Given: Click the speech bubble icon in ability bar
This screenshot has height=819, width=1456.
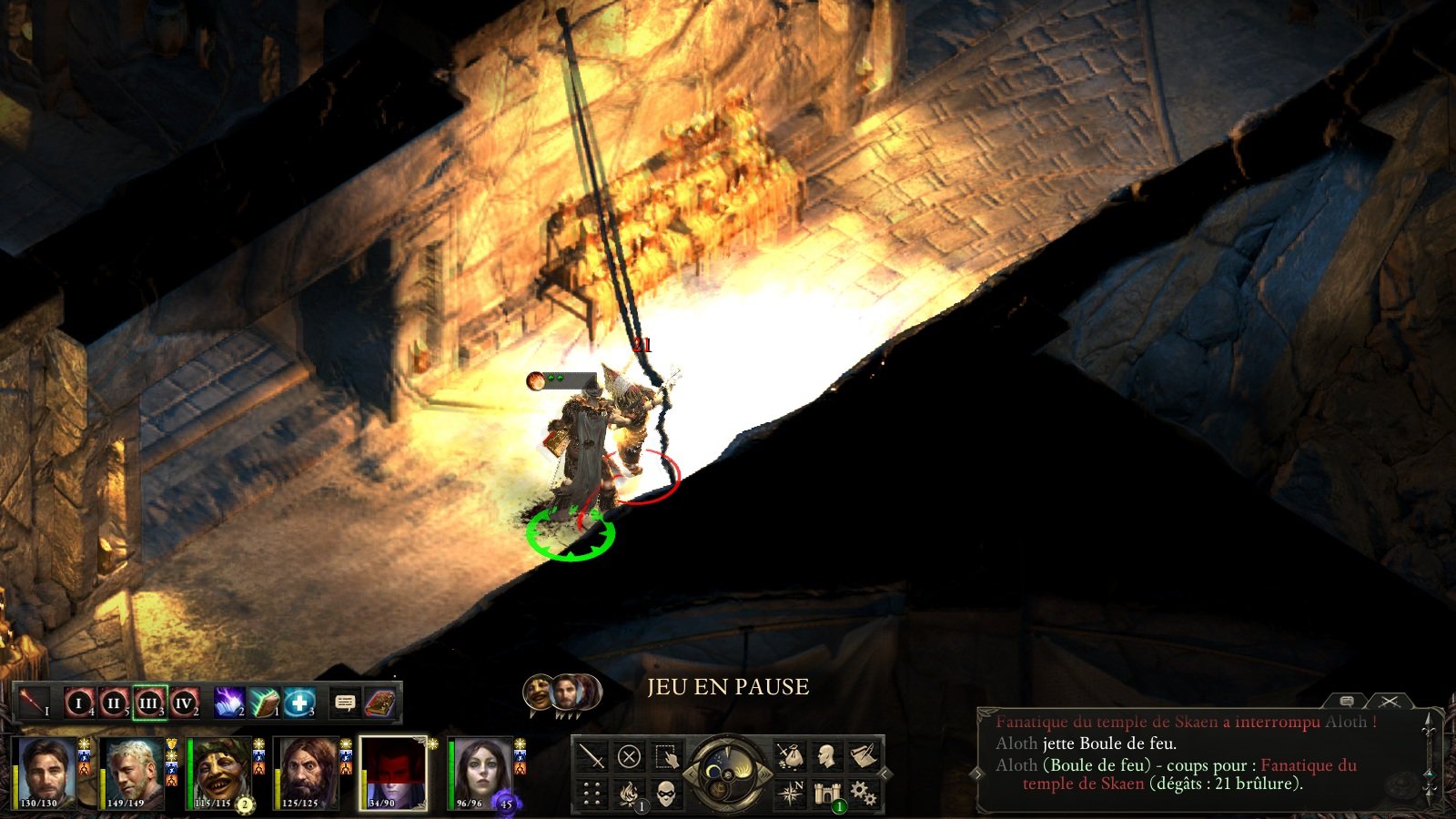Looking at the screenshot, I should point(345,703).
